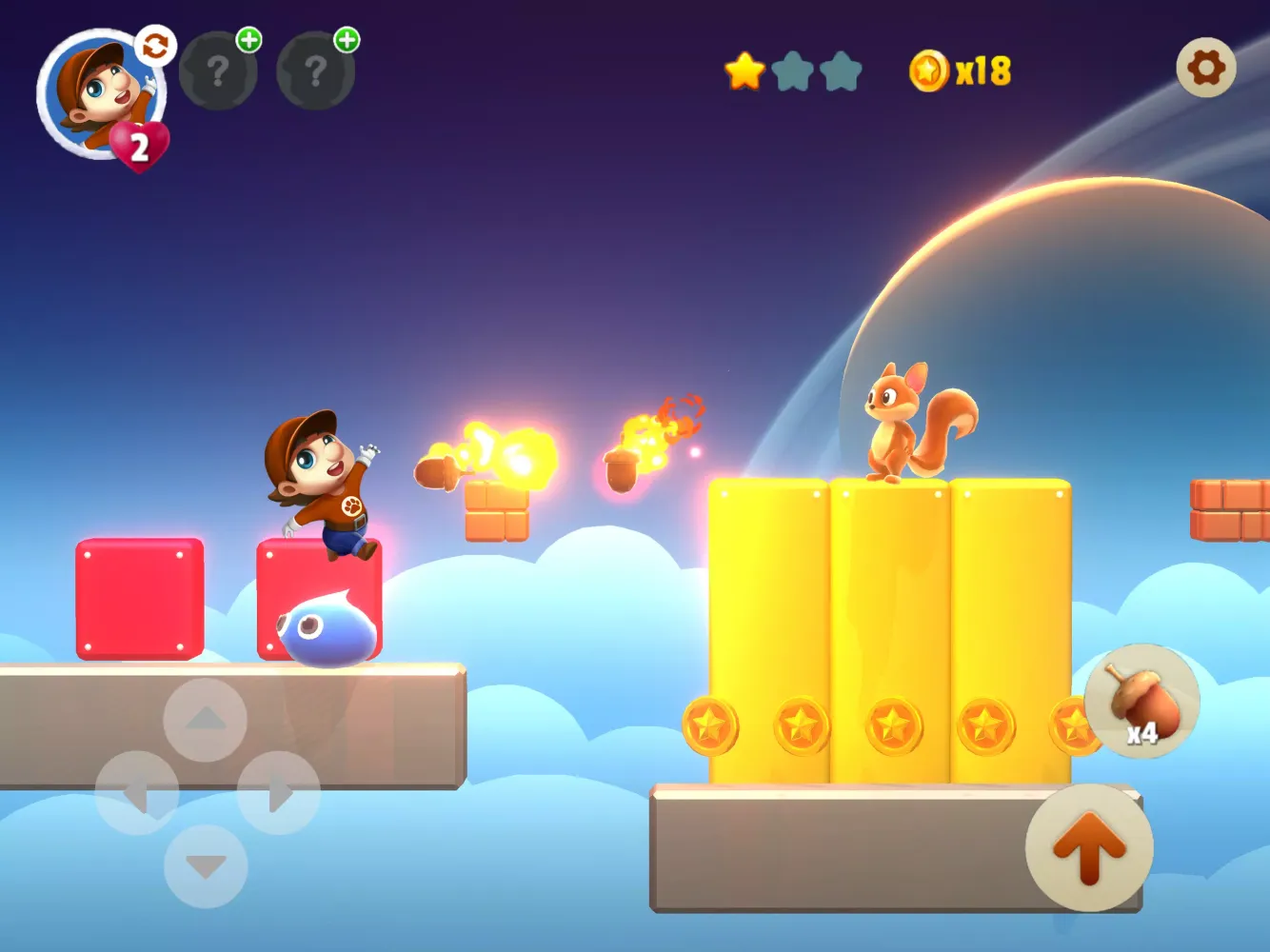The image size is (1270, 952).
Task: Tap the filled gold star in the star rating
Action: point(746,69)
